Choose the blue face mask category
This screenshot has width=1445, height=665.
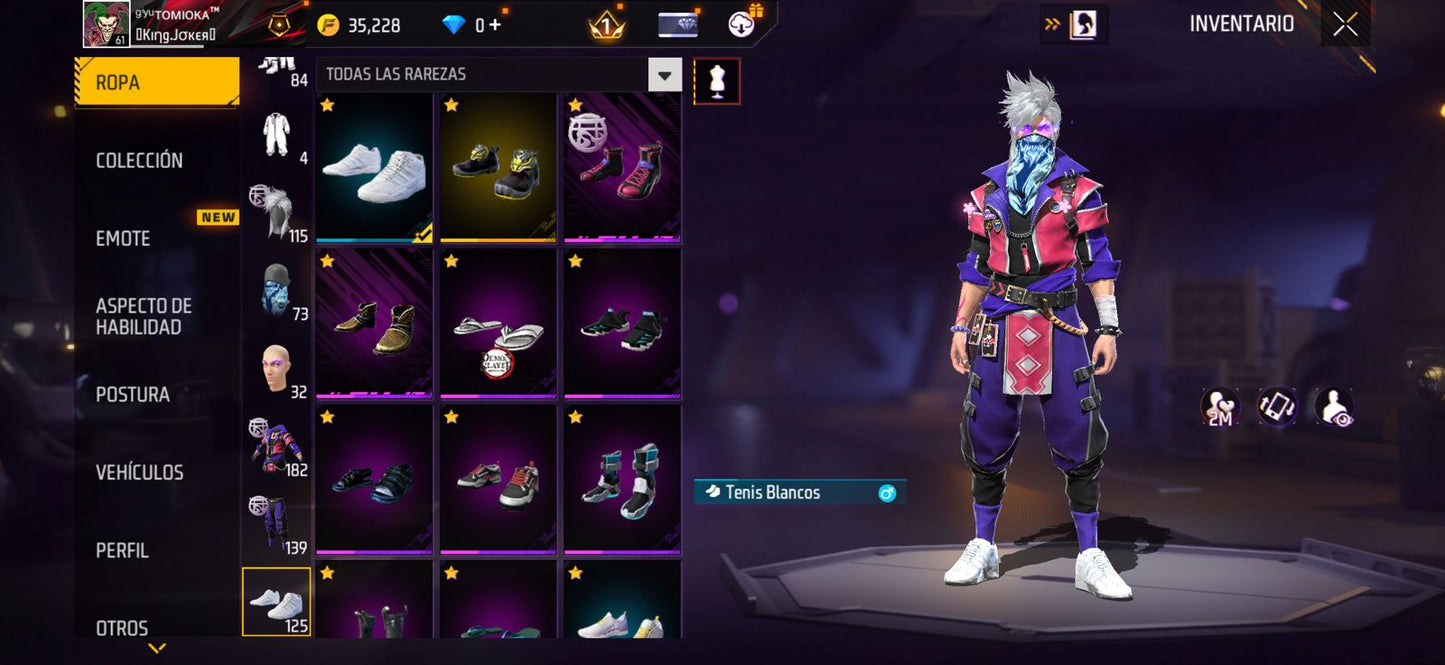pyautogui.click(x=276, y=291)
